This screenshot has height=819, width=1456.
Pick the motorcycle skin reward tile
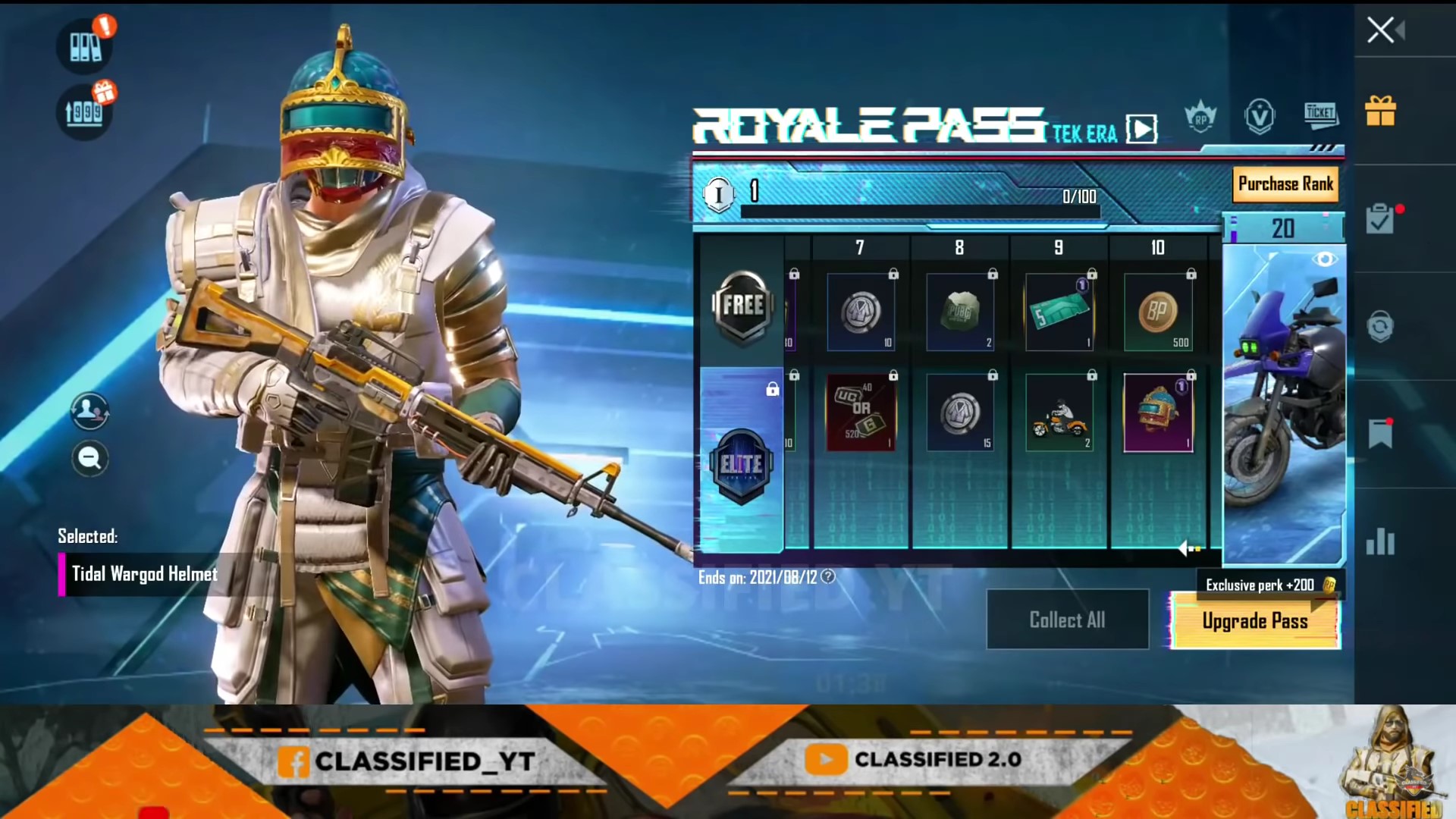pyautogui.click(x=1059, y=413)
